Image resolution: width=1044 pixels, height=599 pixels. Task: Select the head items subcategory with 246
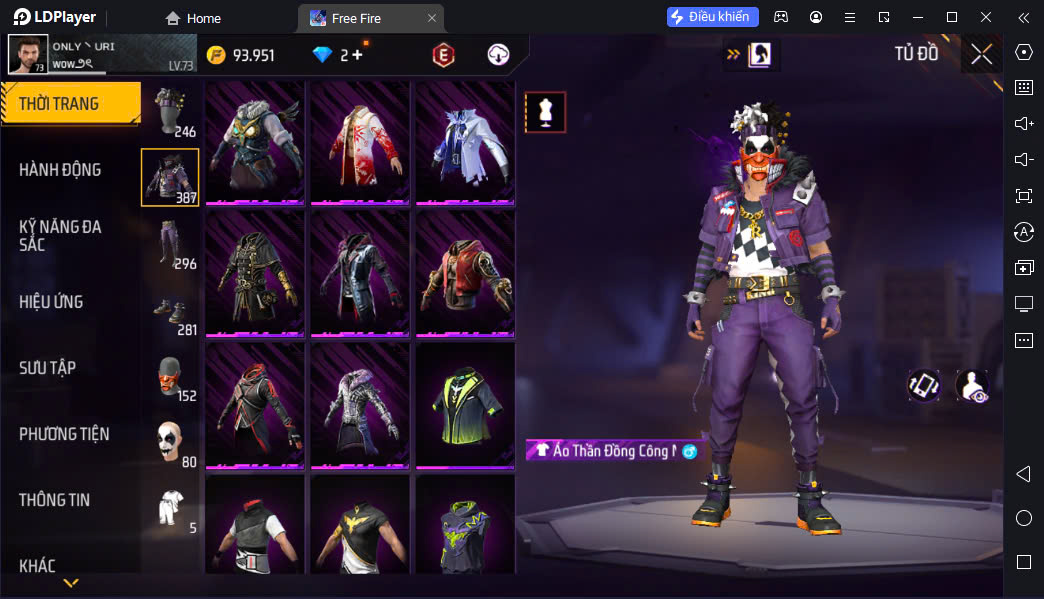point(170,111)
